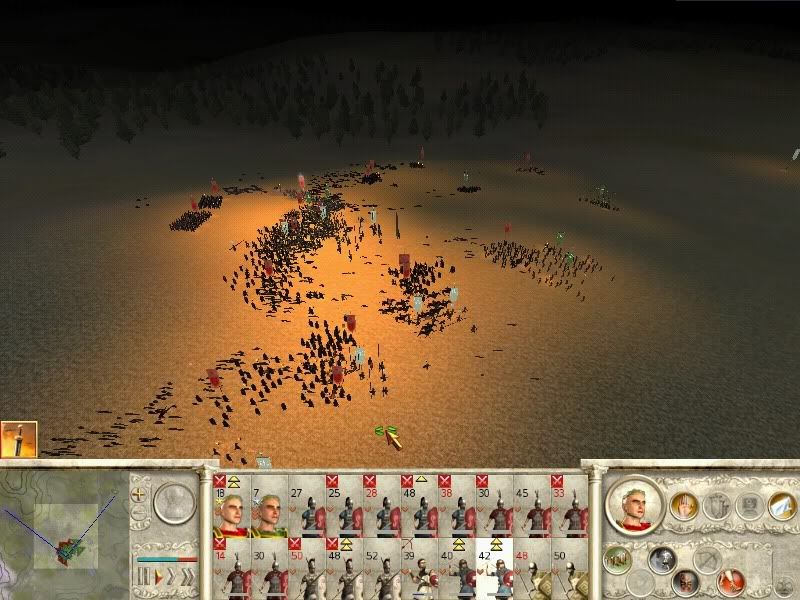Click the sword icon above the minimap
Image resolution: width=800 pixels, height=600 pixels.
[19, 439]
